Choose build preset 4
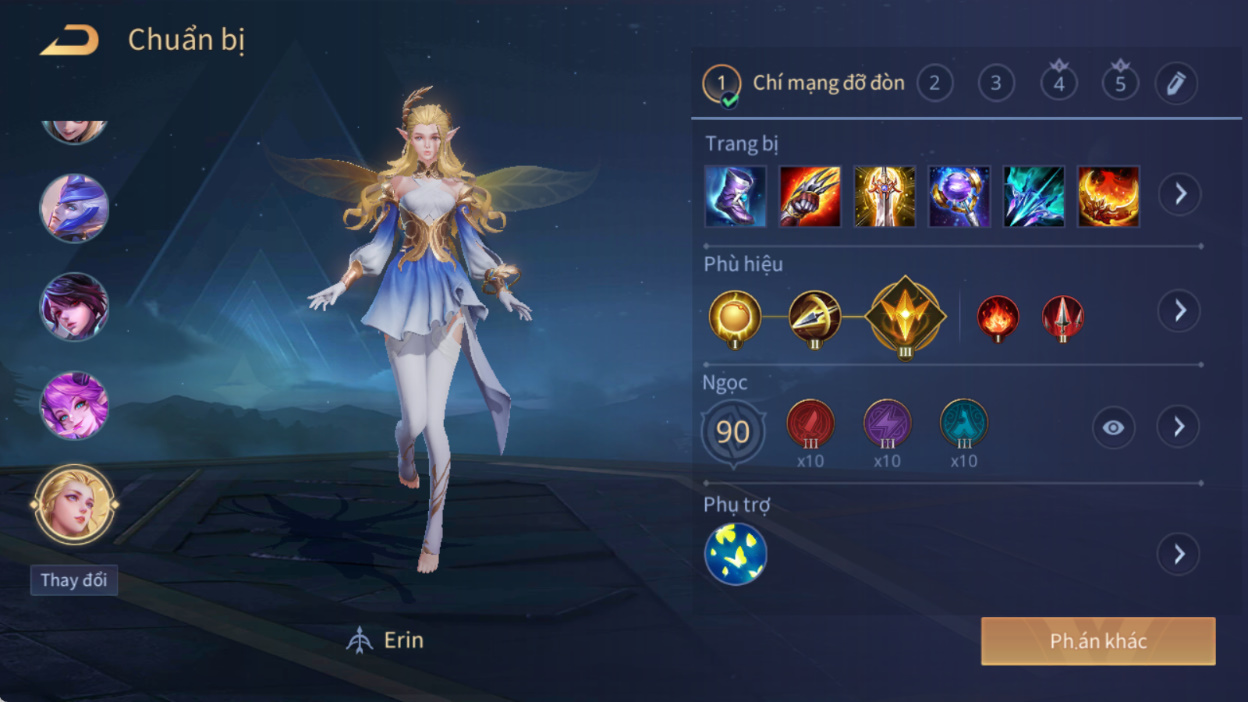Screen dimensions: 1248x702 1058,83
